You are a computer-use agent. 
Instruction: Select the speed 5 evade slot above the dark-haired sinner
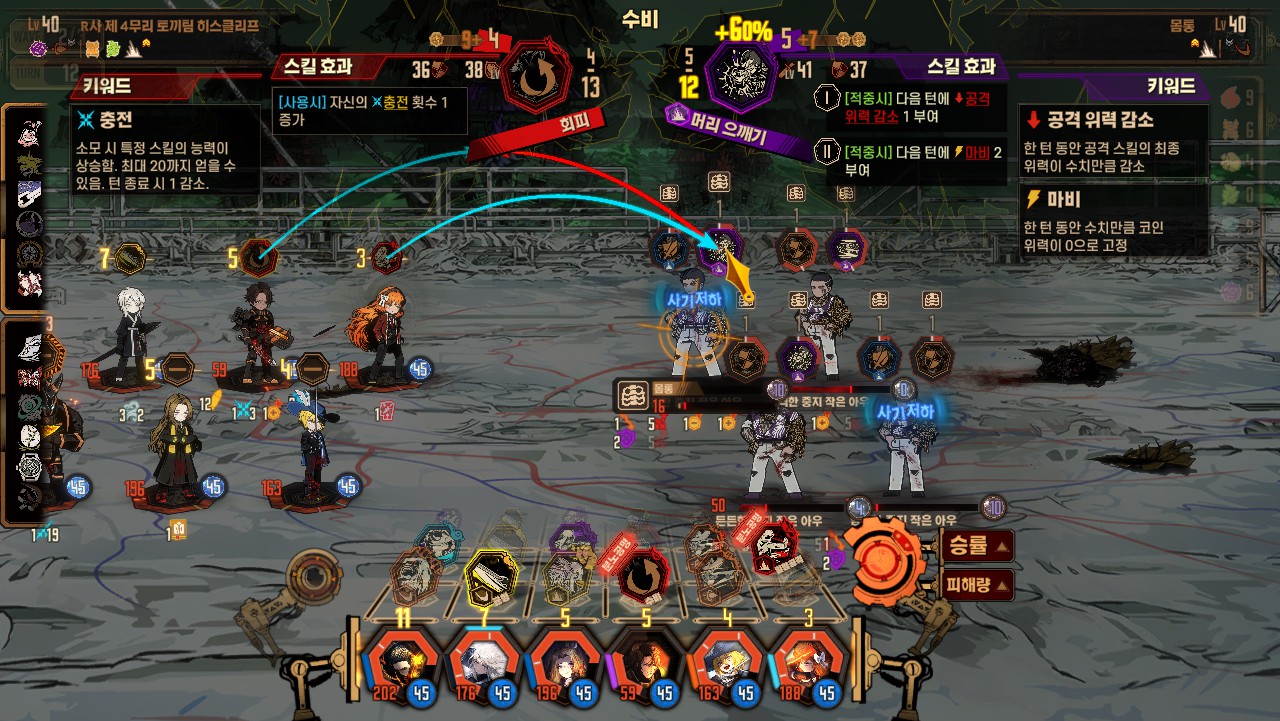(x=259, y=258)
